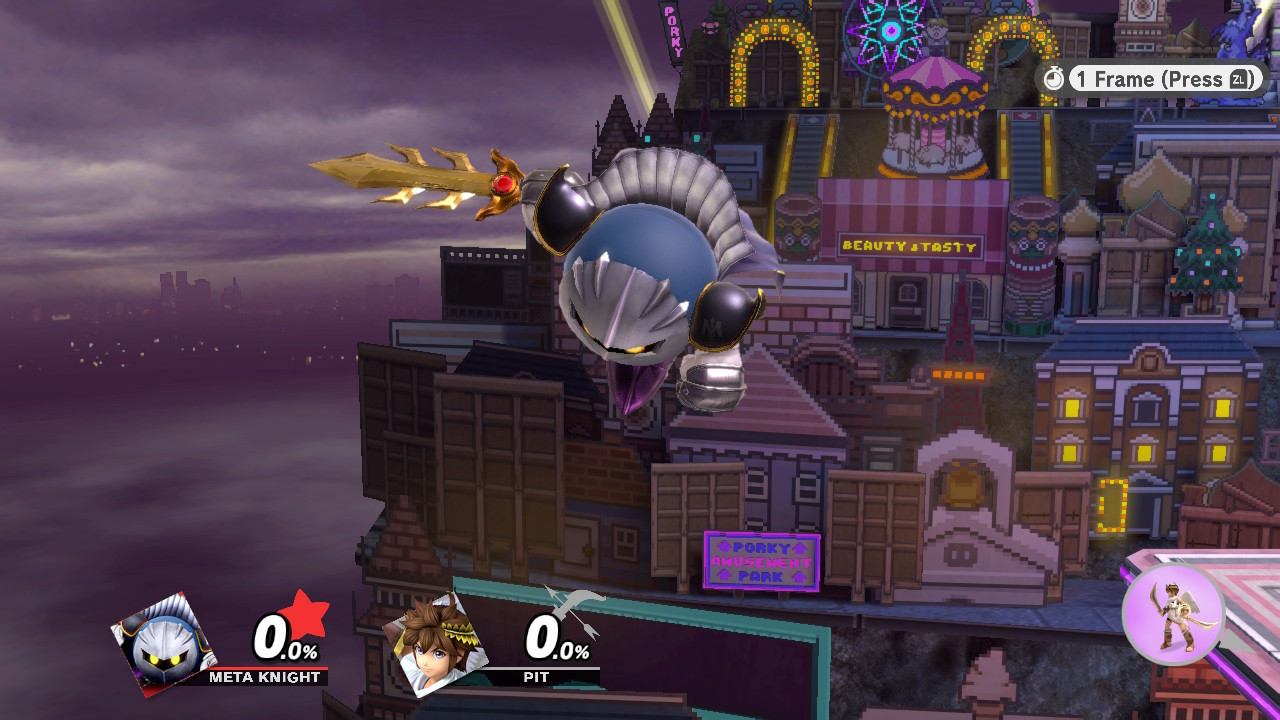
Task: Select the PIT name label
Action: click(535, 677)
